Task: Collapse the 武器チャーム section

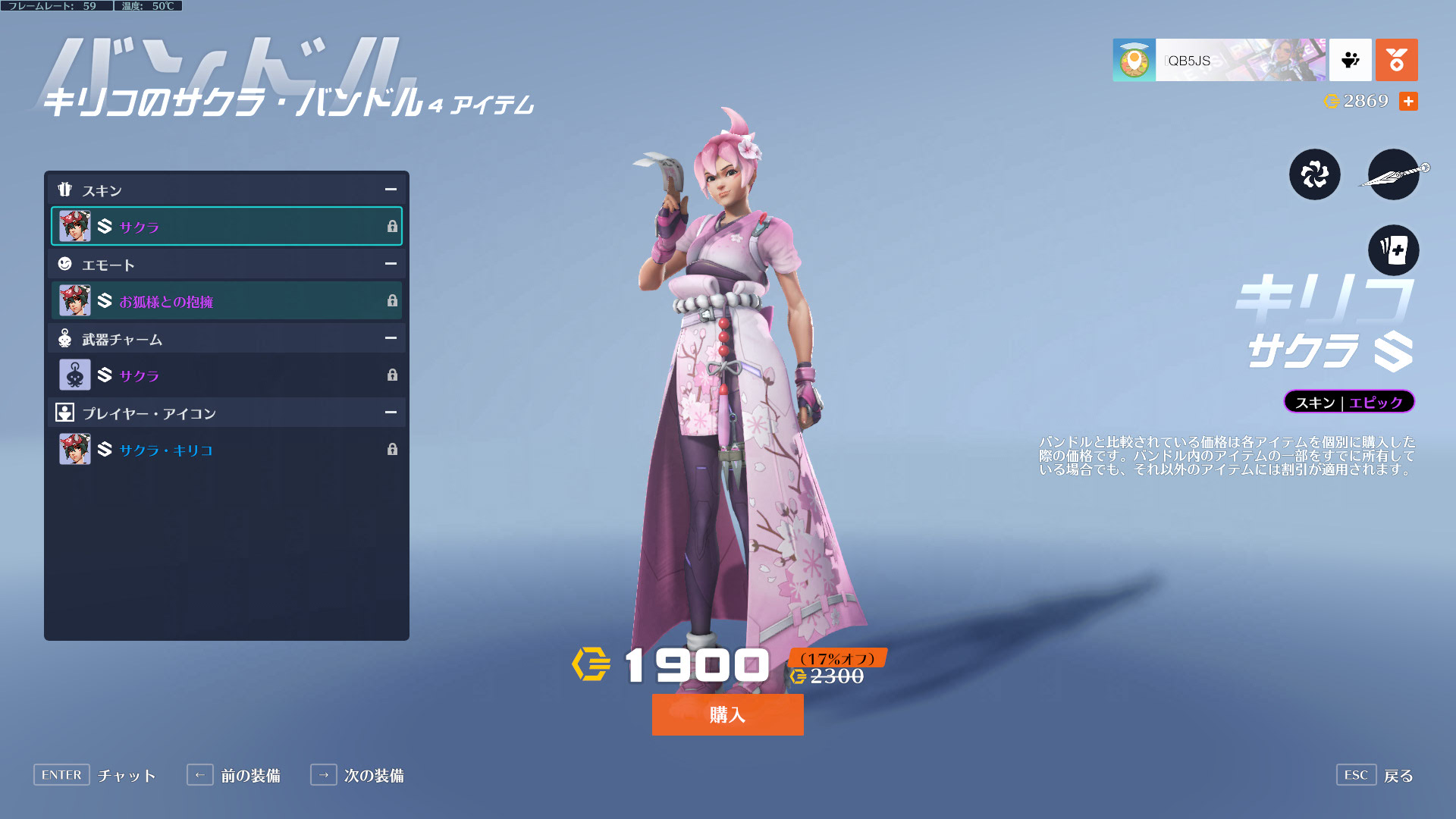Action: click(x=391, y=338)
